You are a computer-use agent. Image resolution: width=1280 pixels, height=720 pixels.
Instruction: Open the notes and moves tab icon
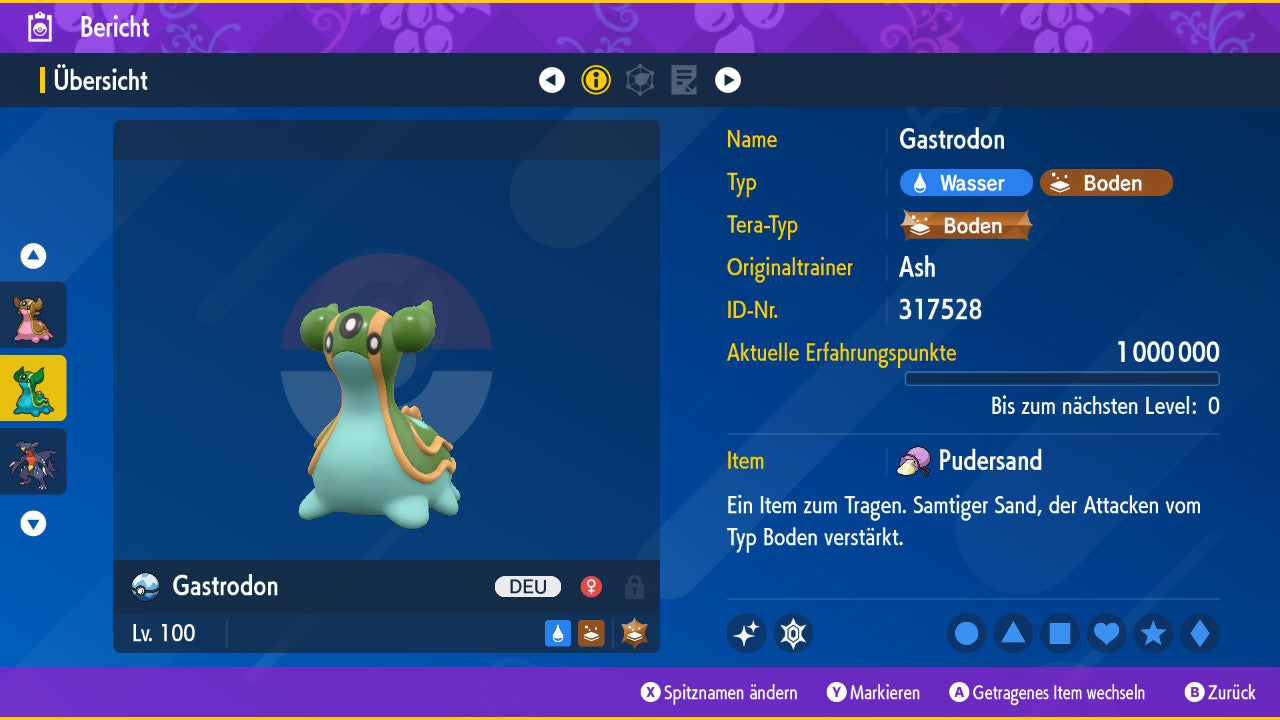[684, 80]
